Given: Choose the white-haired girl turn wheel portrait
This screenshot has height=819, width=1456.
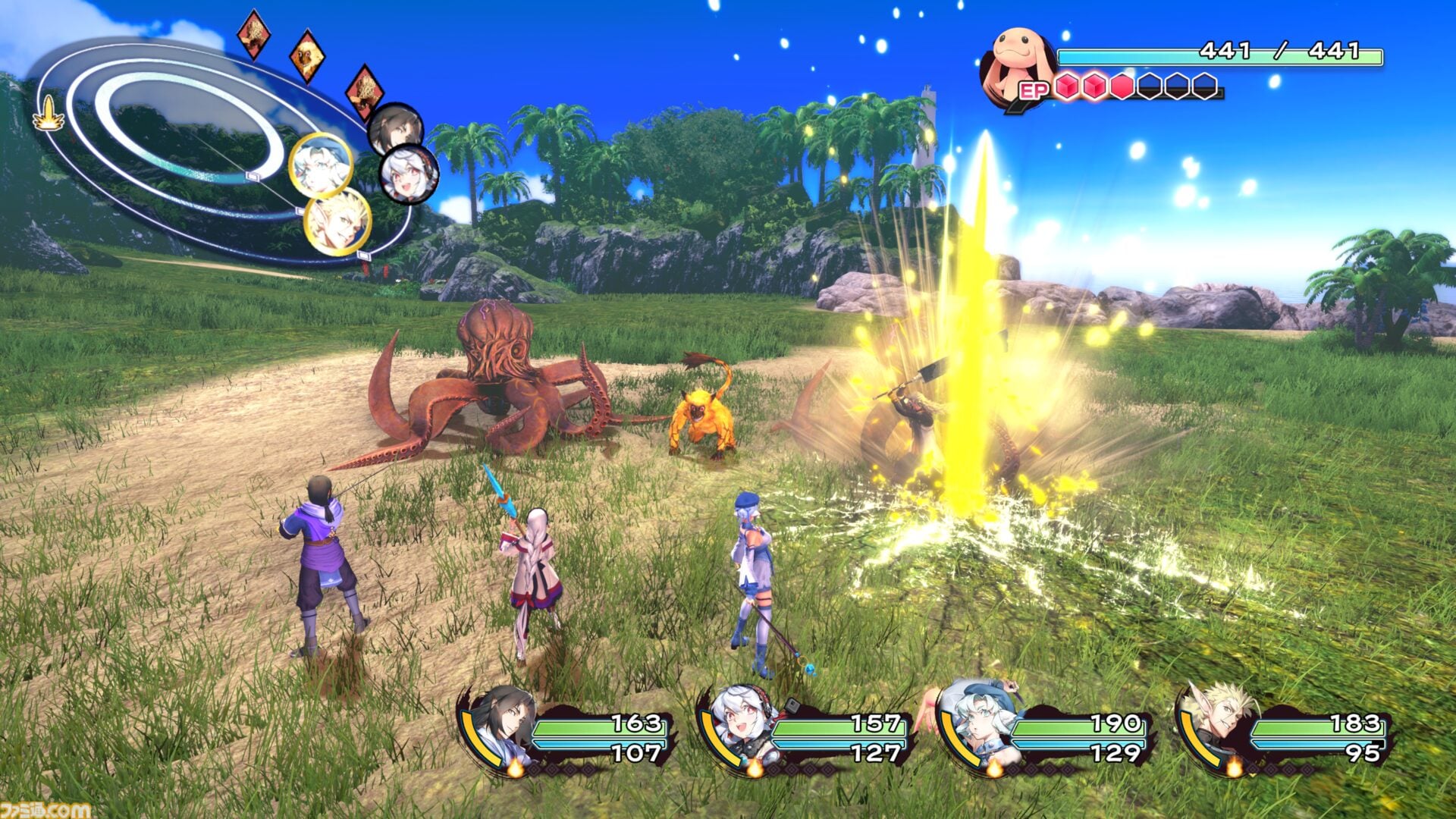Looking at the screenshot, I should [x=408, y=174].
